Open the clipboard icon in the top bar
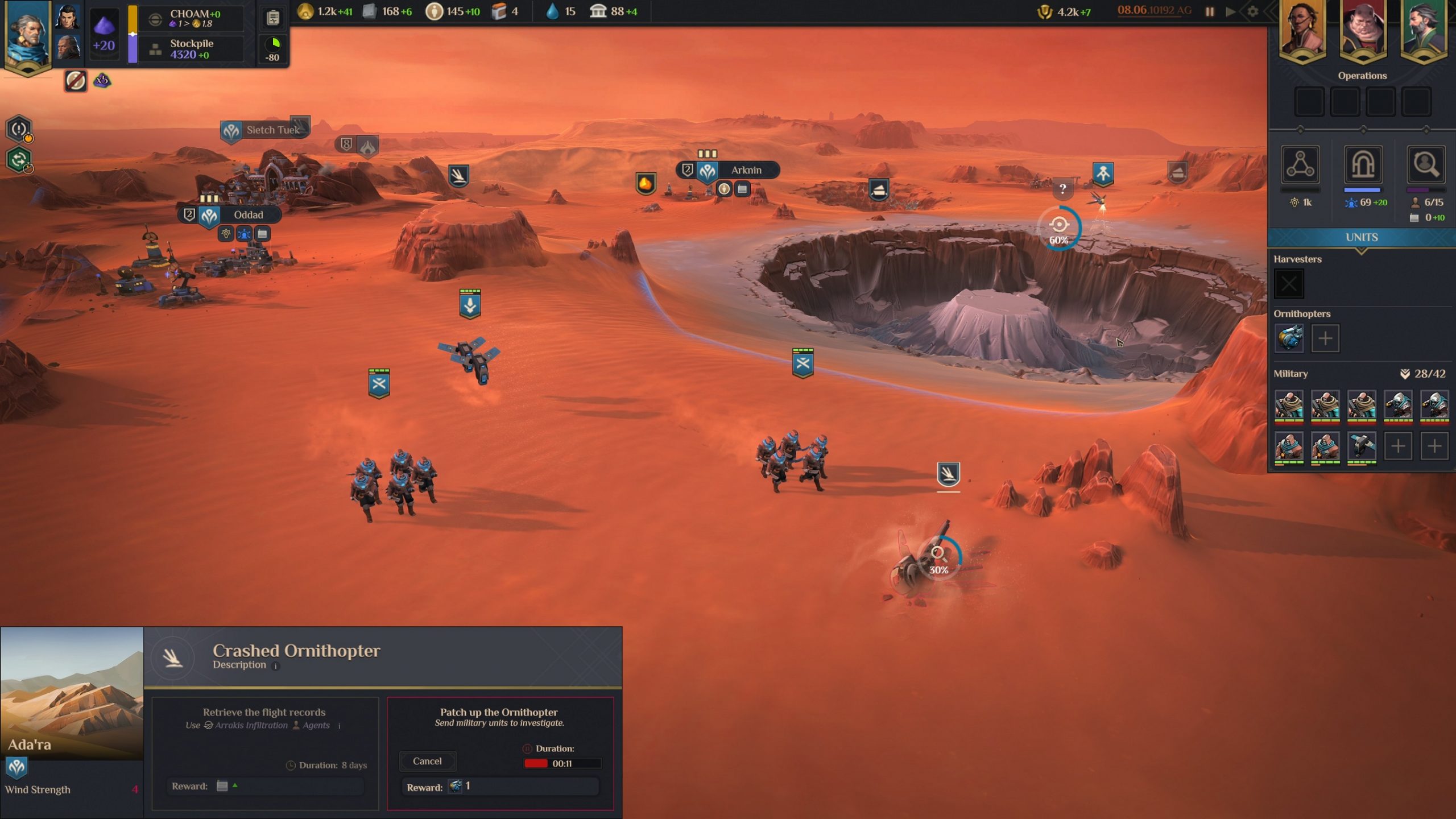Image resolution: width=1456 pixels, height=819 pixels. 273,18
